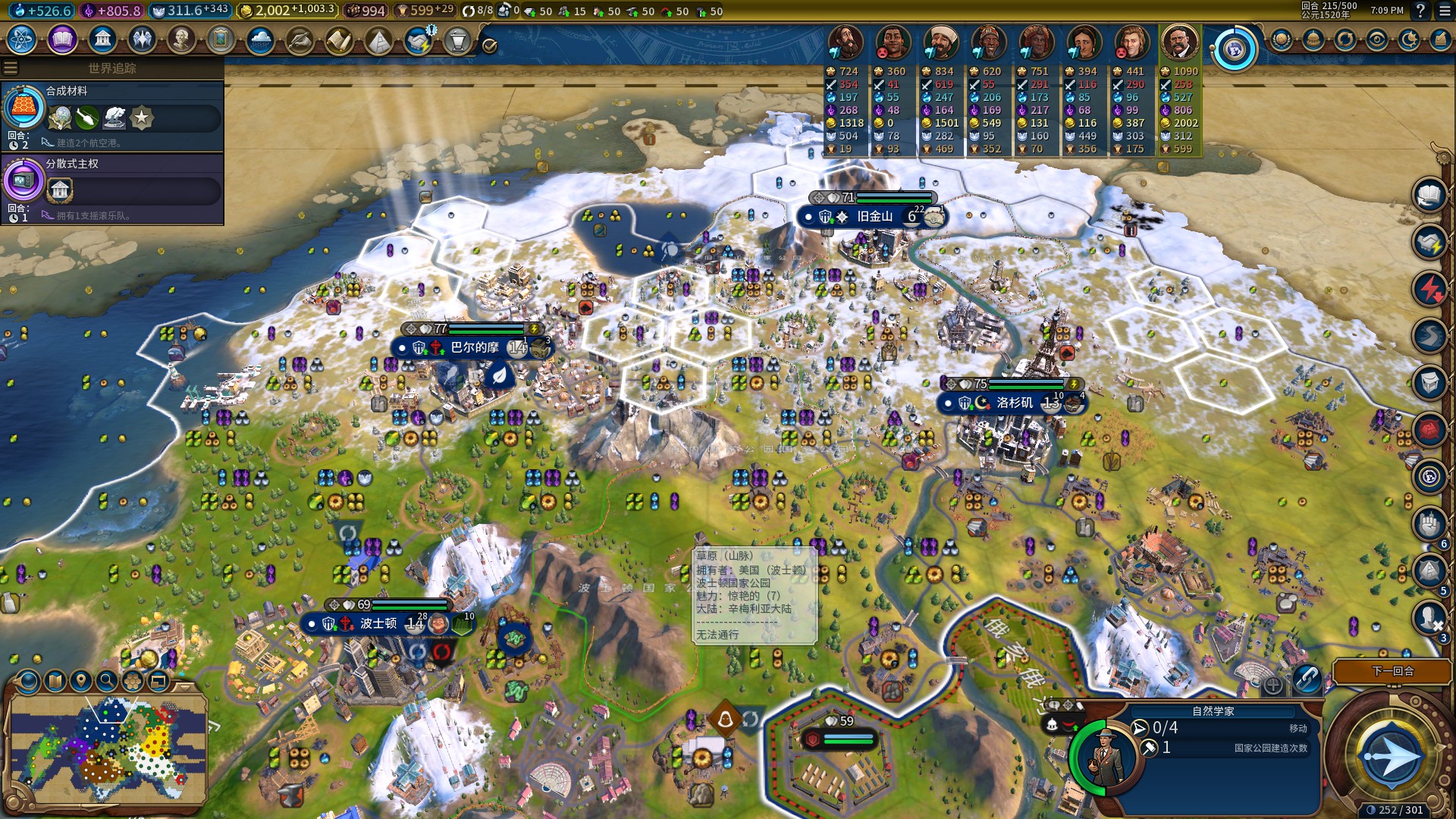This screenshot has height=819, width=1456.
Task: Open the 波士顿 city banner
Action: coord(378,623)
